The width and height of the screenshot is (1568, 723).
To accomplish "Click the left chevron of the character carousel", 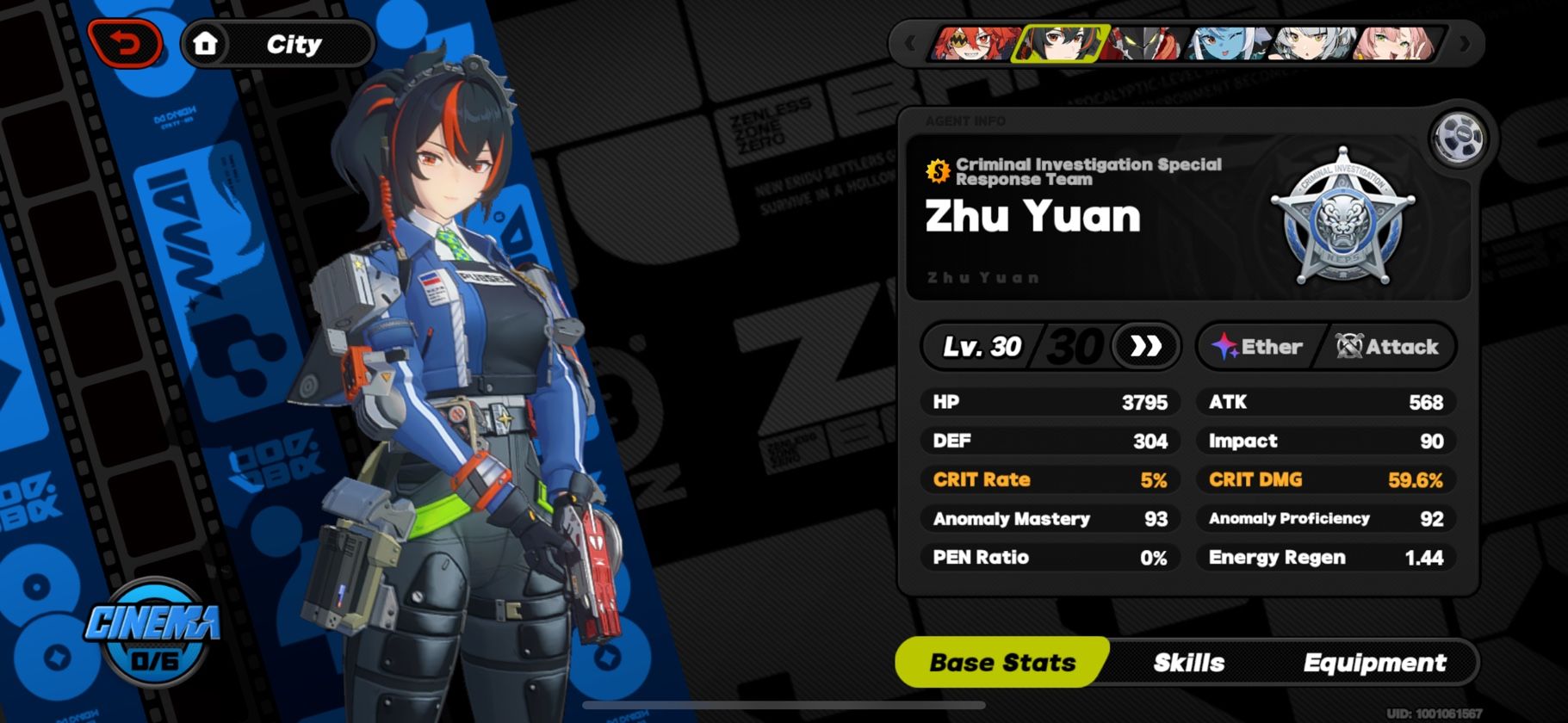I will coord(912,41).
